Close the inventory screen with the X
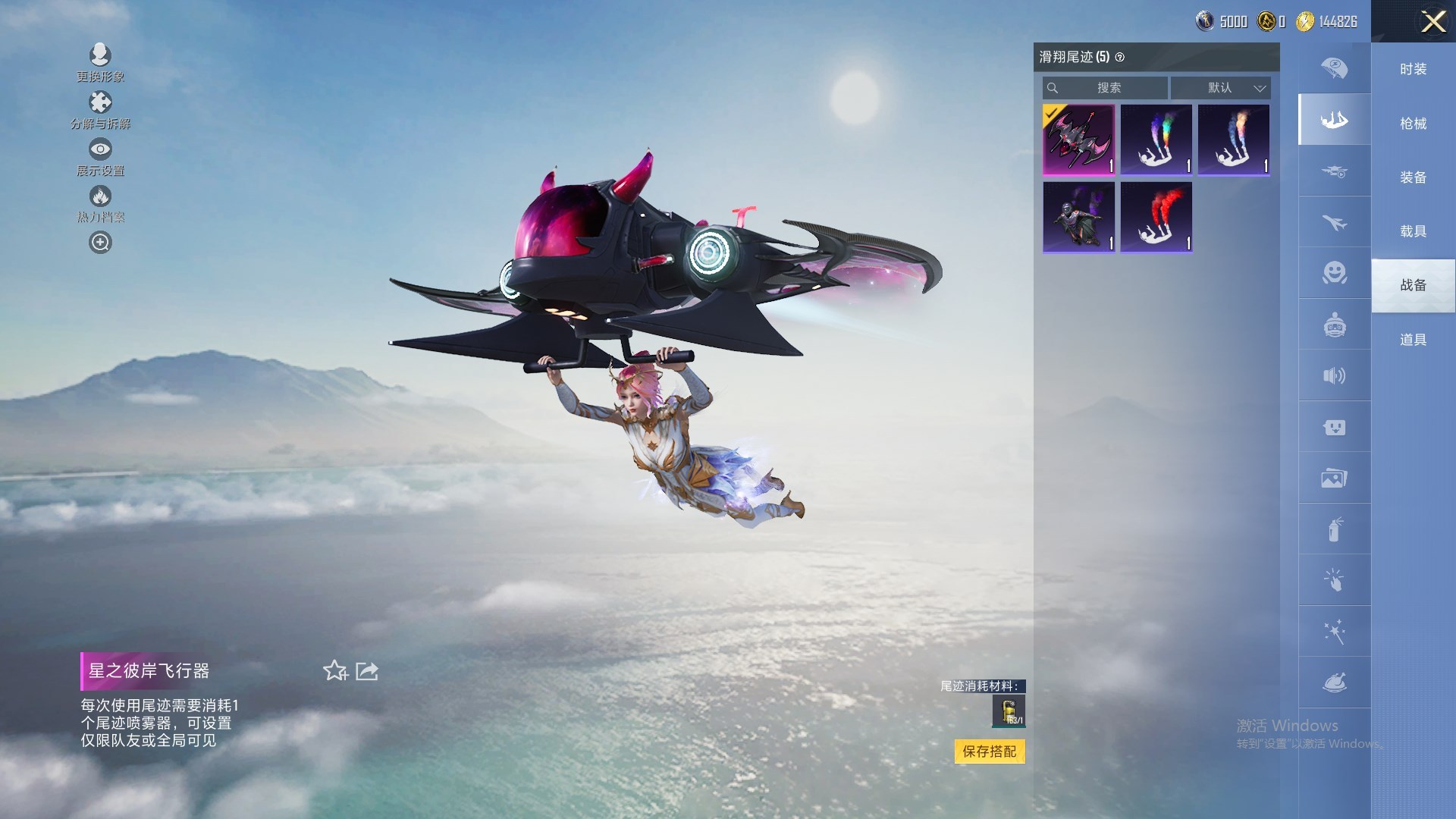The image size is (1456, 819). coord(1432,21)
